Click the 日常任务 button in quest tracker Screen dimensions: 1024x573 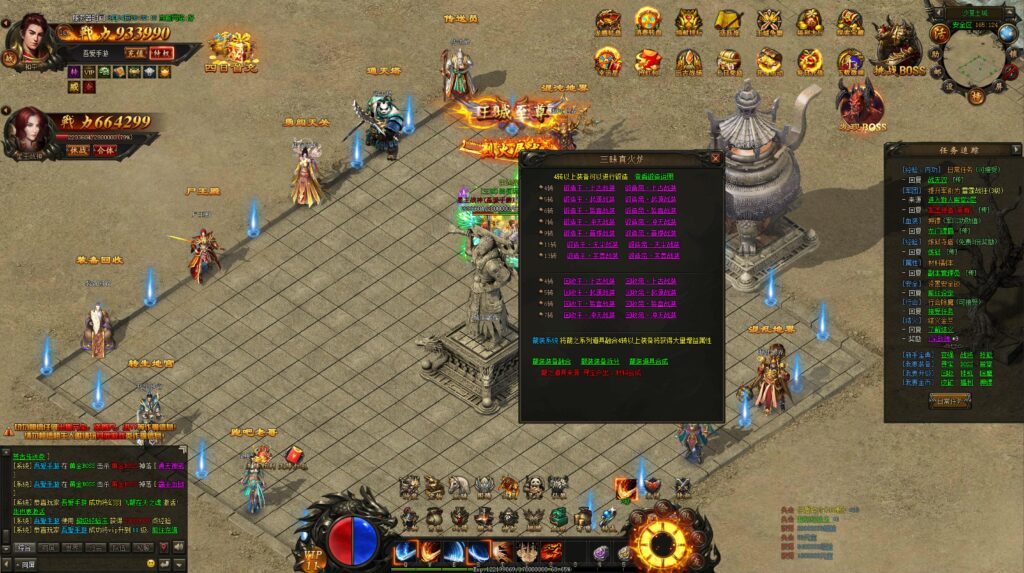[x=950, y=402]
